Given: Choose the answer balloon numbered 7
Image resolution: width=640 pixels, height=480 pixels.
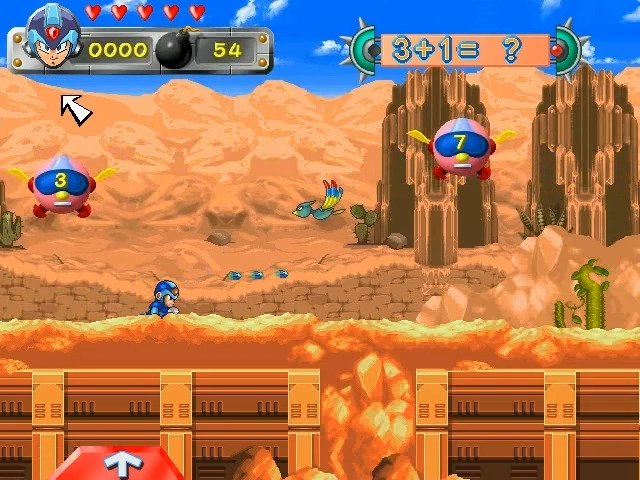Looking at the screenshot, I should click(461, 148).
